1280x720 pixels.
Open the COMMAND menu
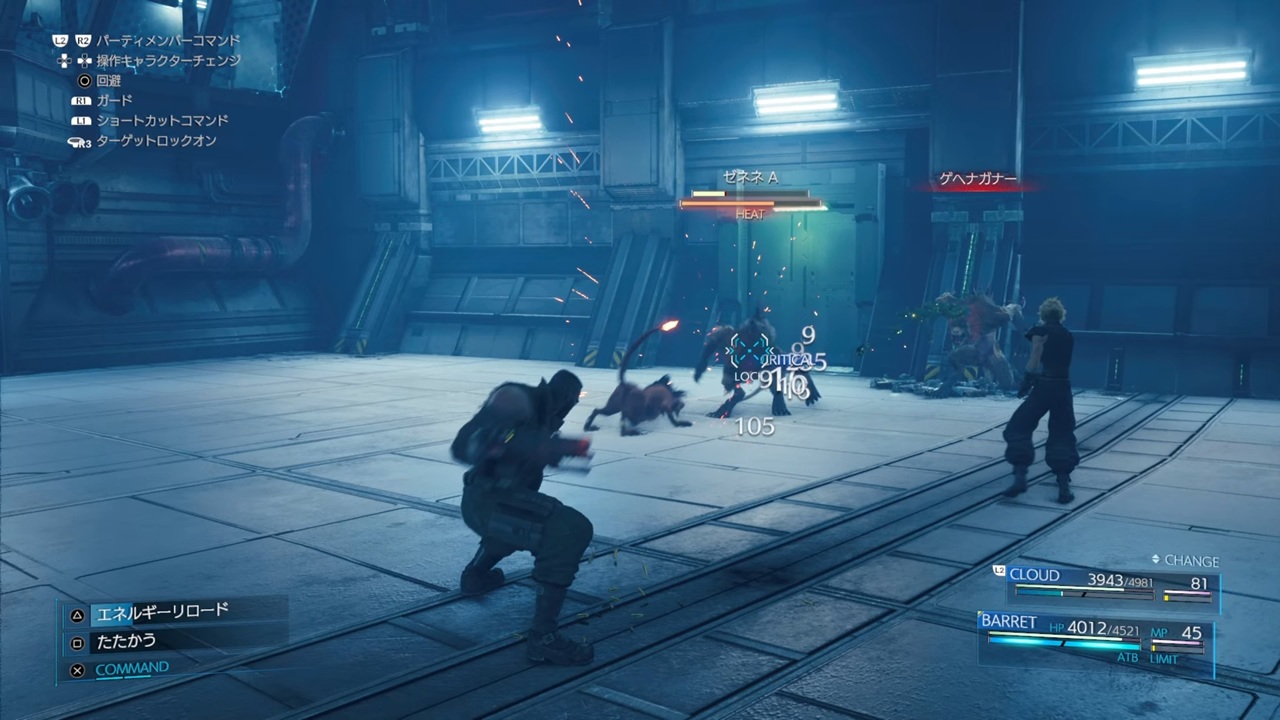[132, 669]
